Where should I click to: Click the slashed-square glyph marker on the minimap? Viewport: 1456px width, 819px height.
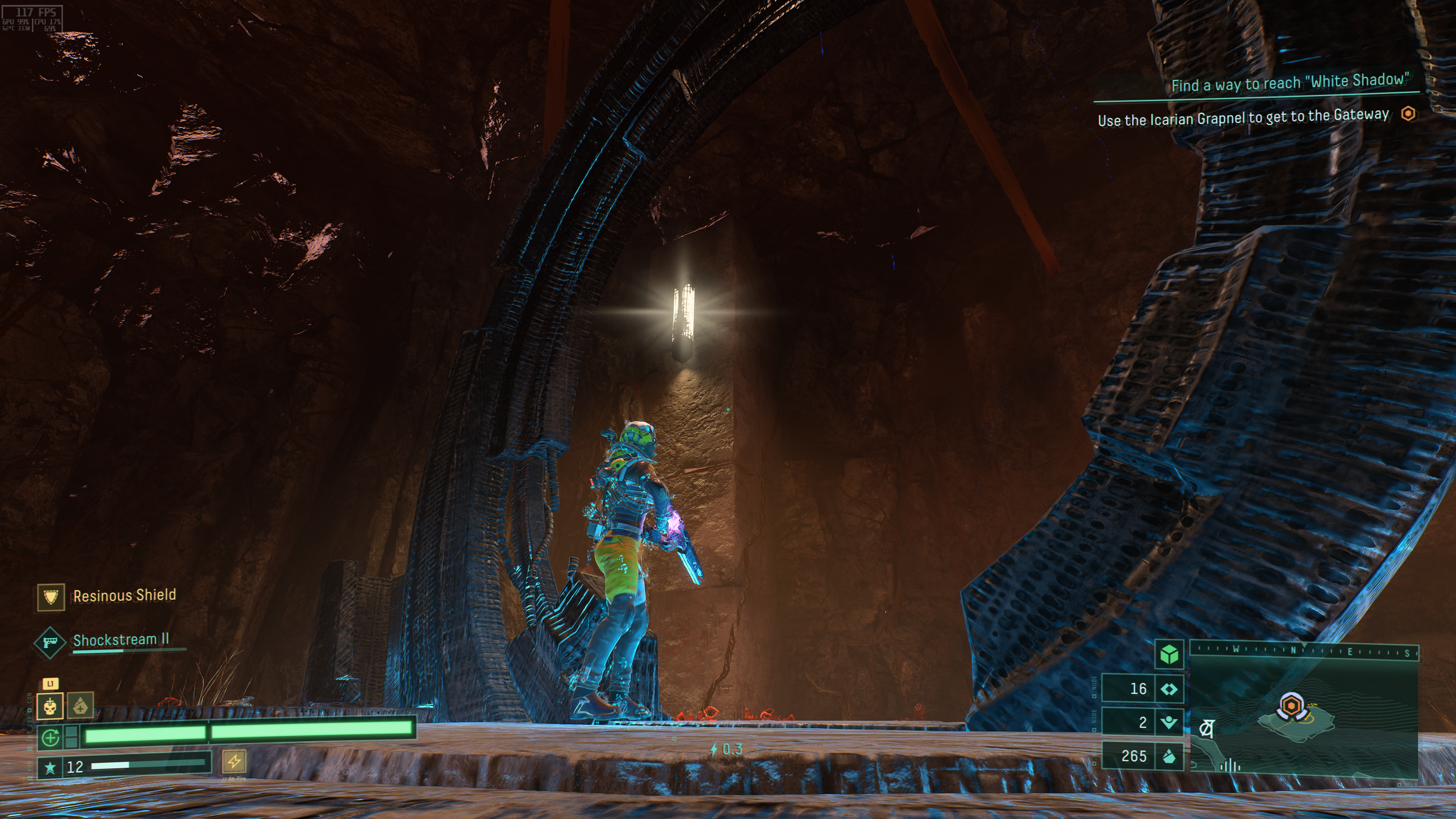[x=1206, y=728]
